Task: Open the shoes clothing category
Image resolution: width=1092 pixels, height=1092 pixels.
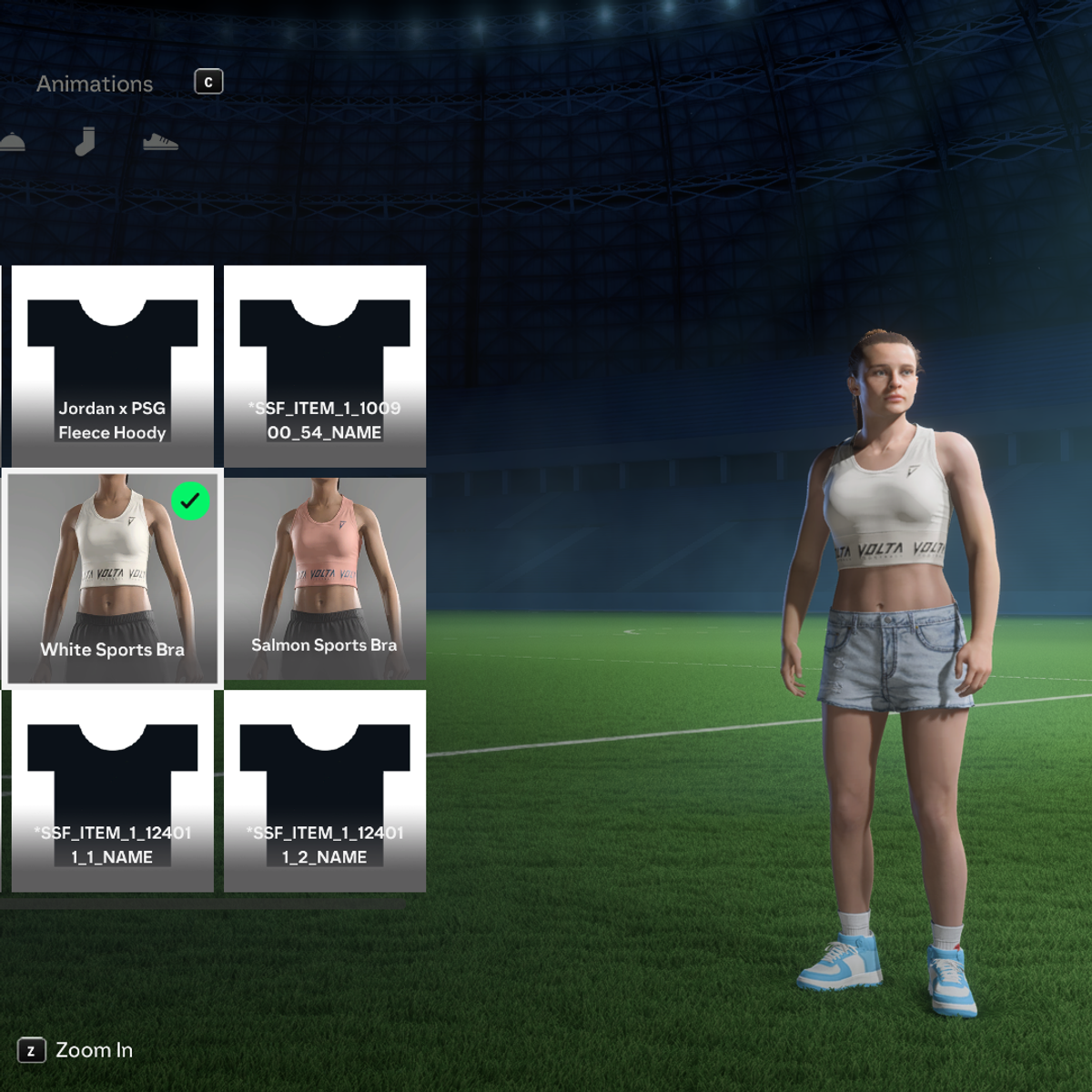Action: click(160, 142)
